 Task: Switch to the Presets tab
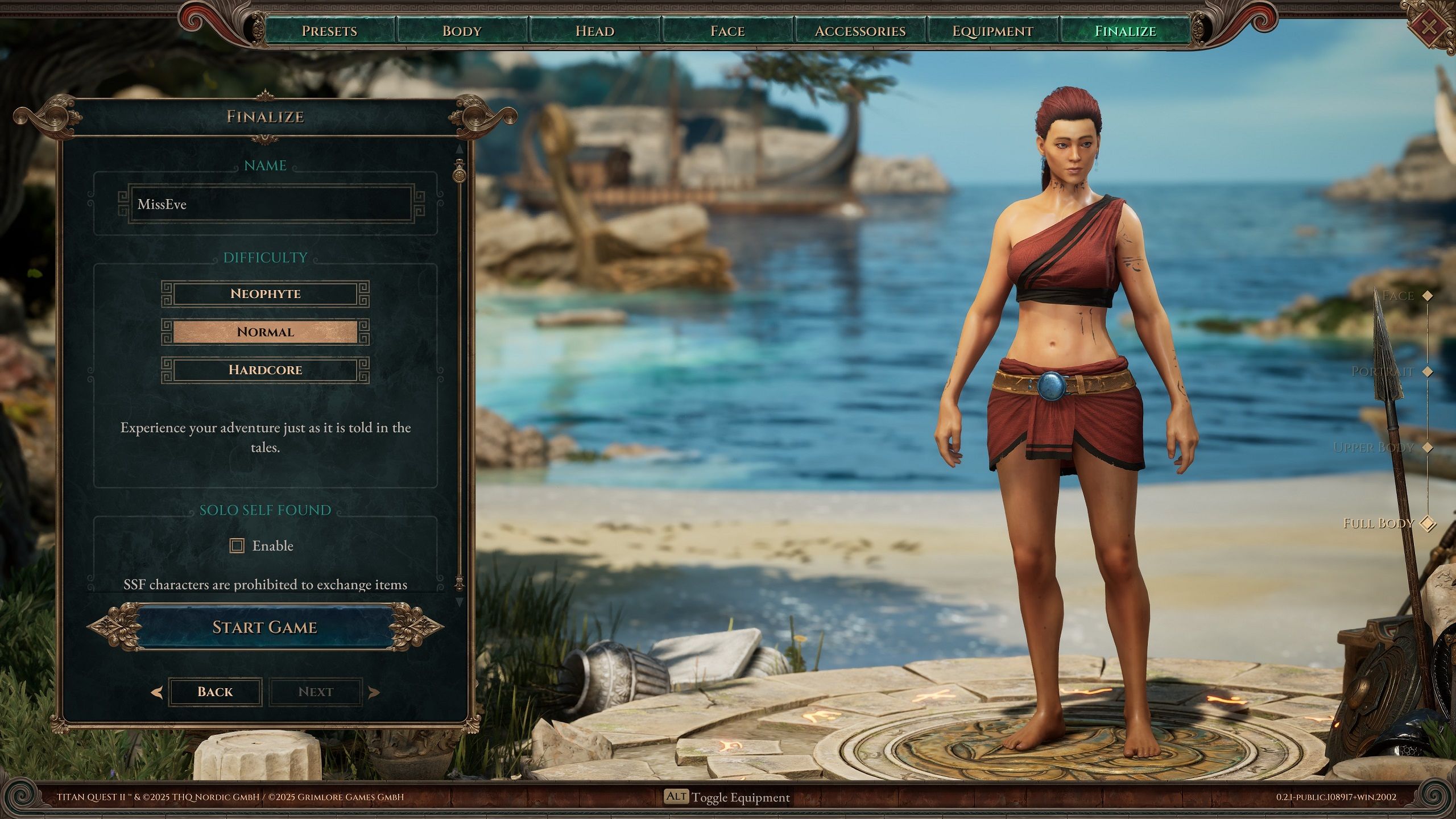coord(329,31)
